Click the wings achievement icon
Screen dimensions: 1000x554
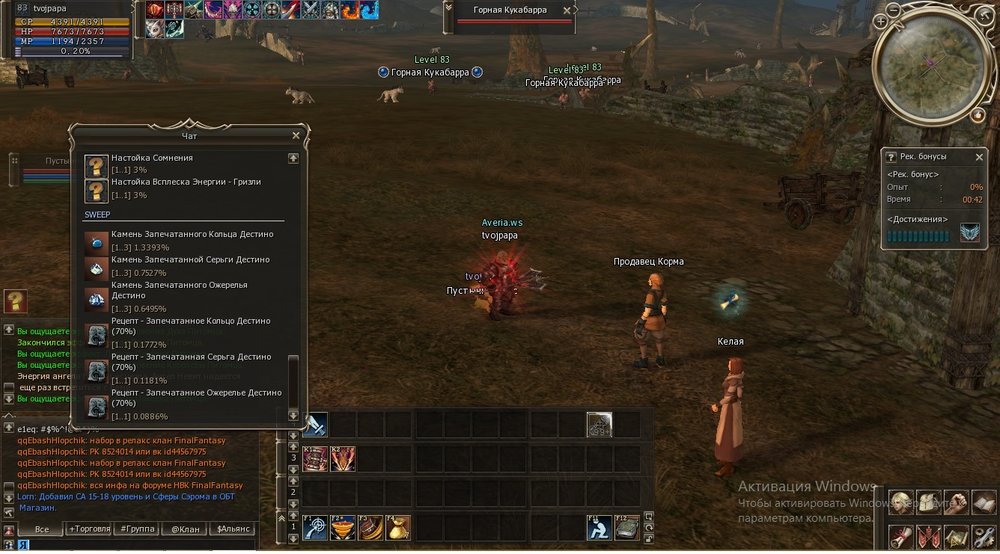pos(970,233)
